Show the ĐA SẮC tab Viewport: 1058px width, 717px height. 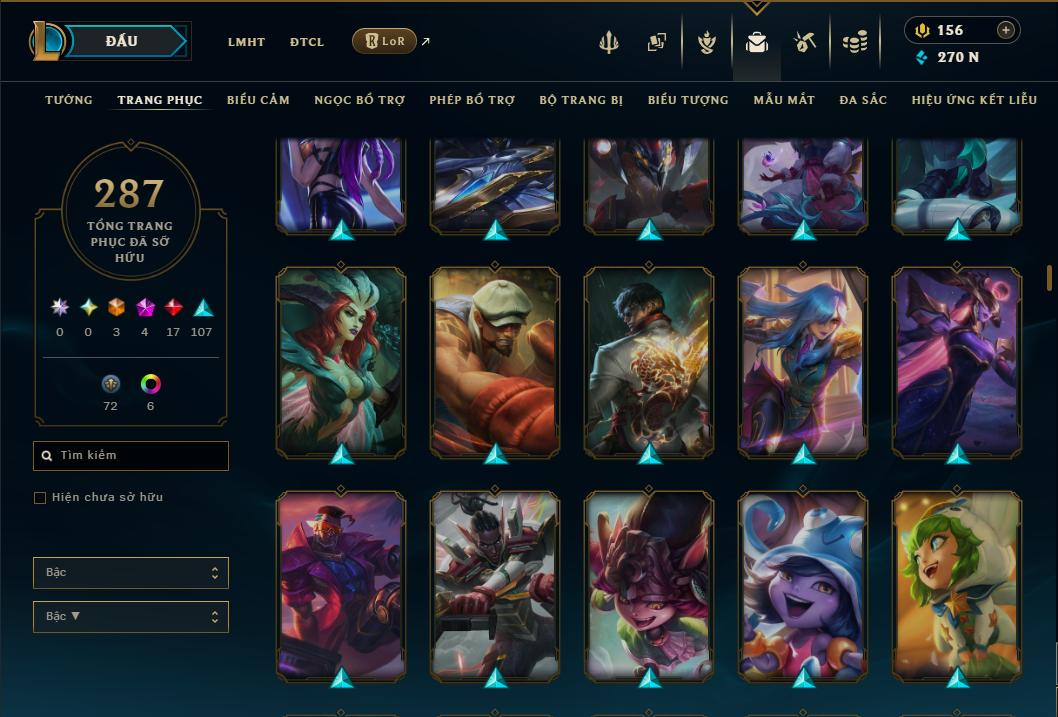(863, 100)
